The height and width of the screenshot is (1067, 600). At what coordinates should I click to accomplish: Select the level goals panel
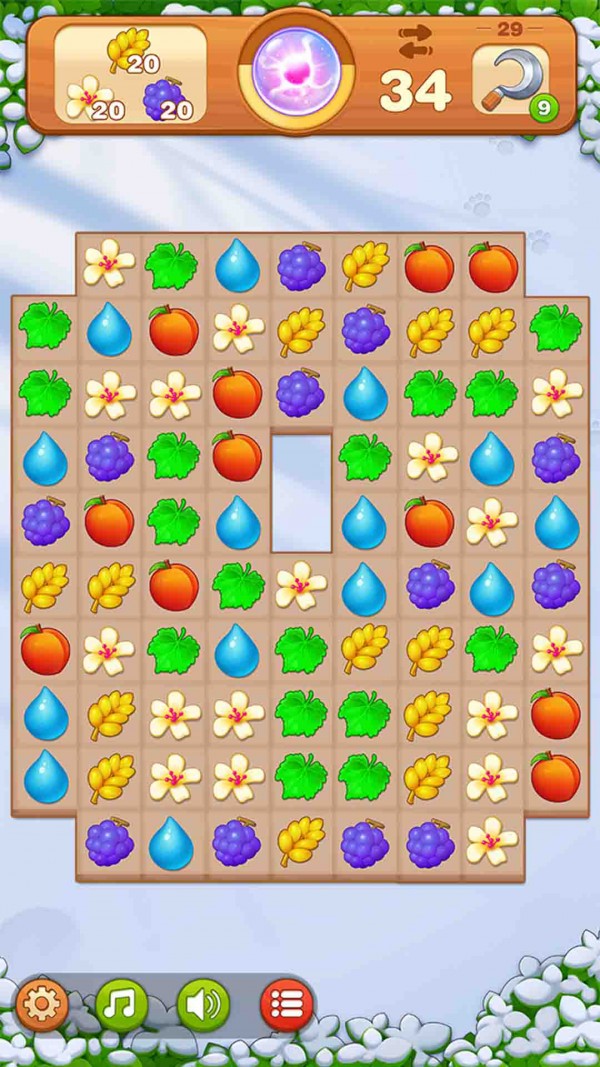point(130,75)
